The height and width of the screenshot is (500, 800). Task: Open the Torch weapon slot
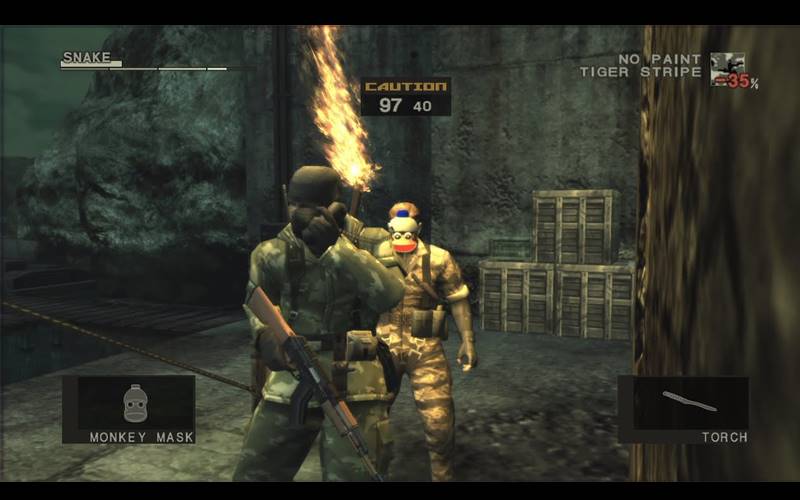[x=683, y=409]
